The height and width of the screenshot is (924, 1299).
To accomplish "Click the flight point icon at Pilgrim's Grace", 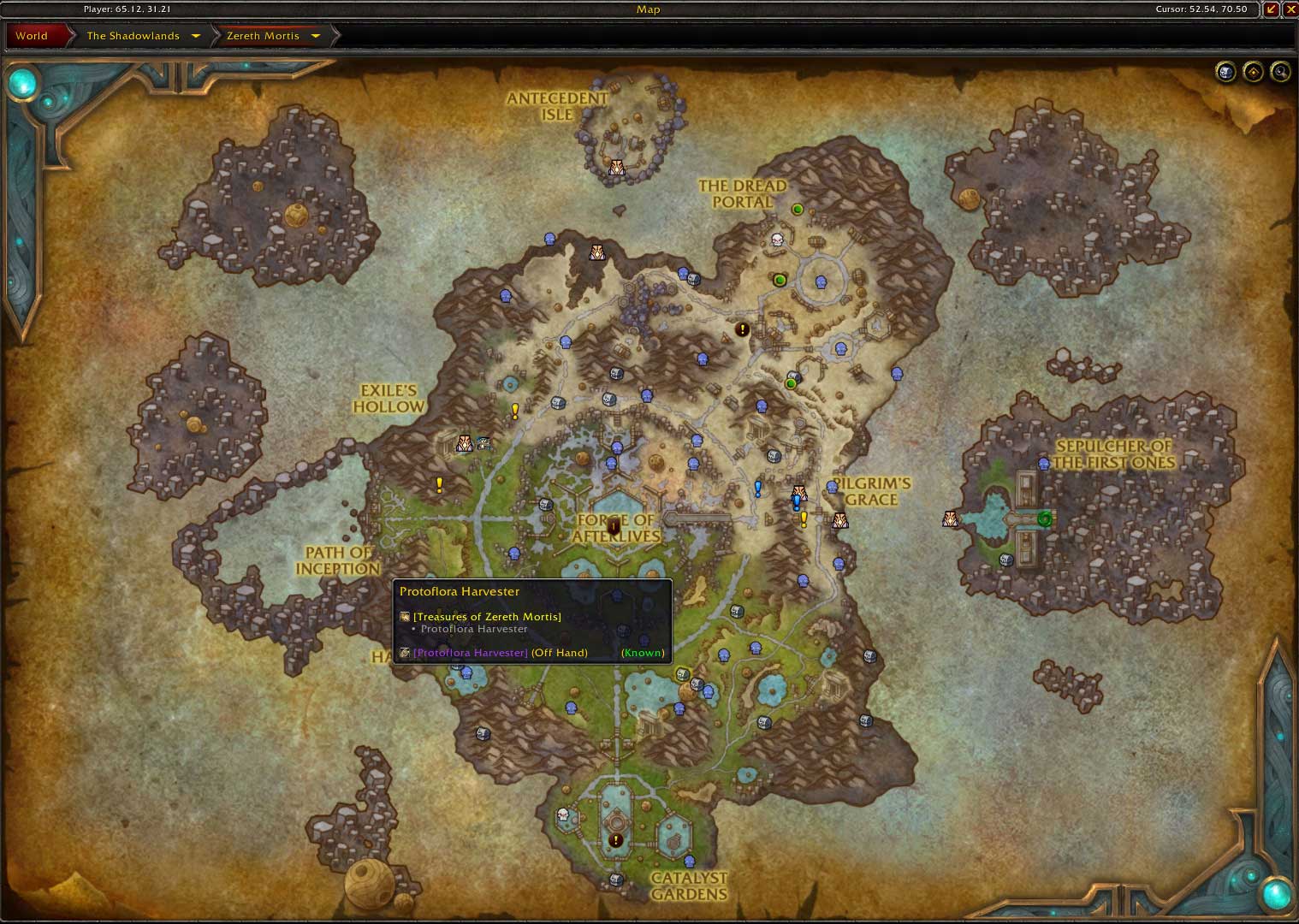I will click(839, 520).
